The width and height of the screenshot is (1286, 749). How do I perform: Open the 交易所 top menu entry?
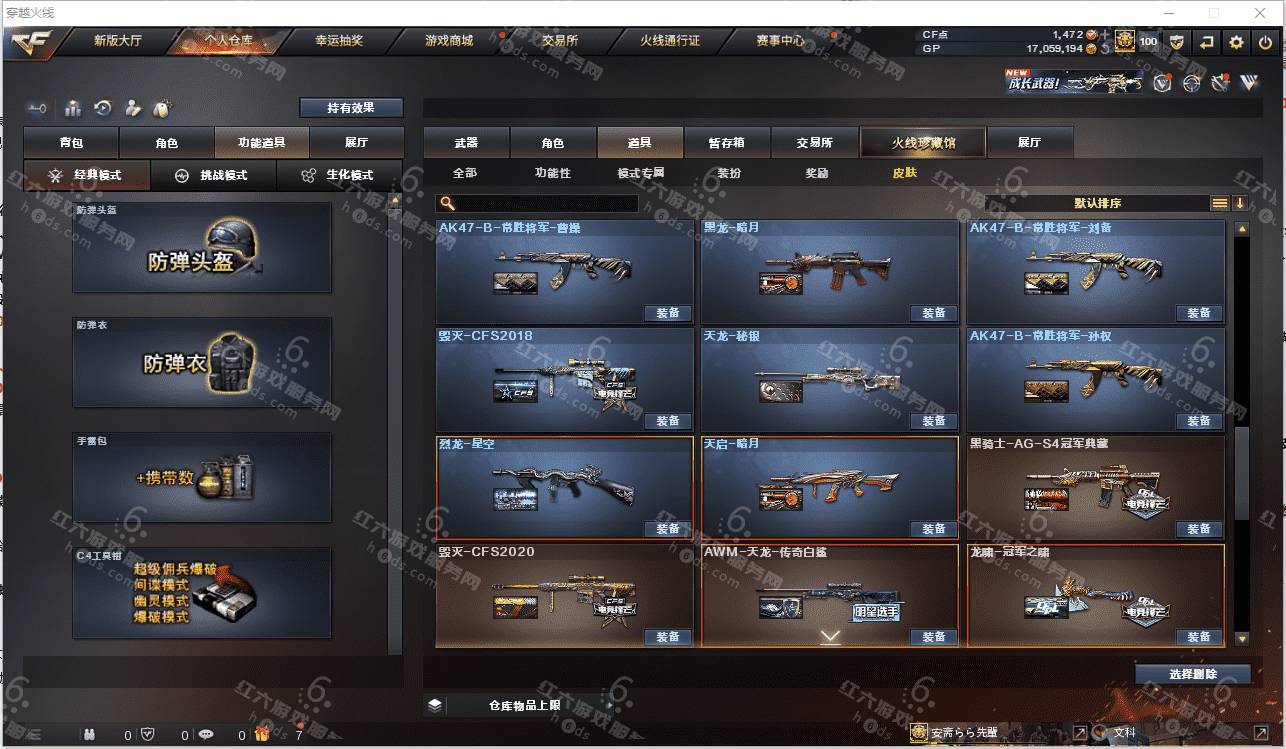(x=560, y=41)
